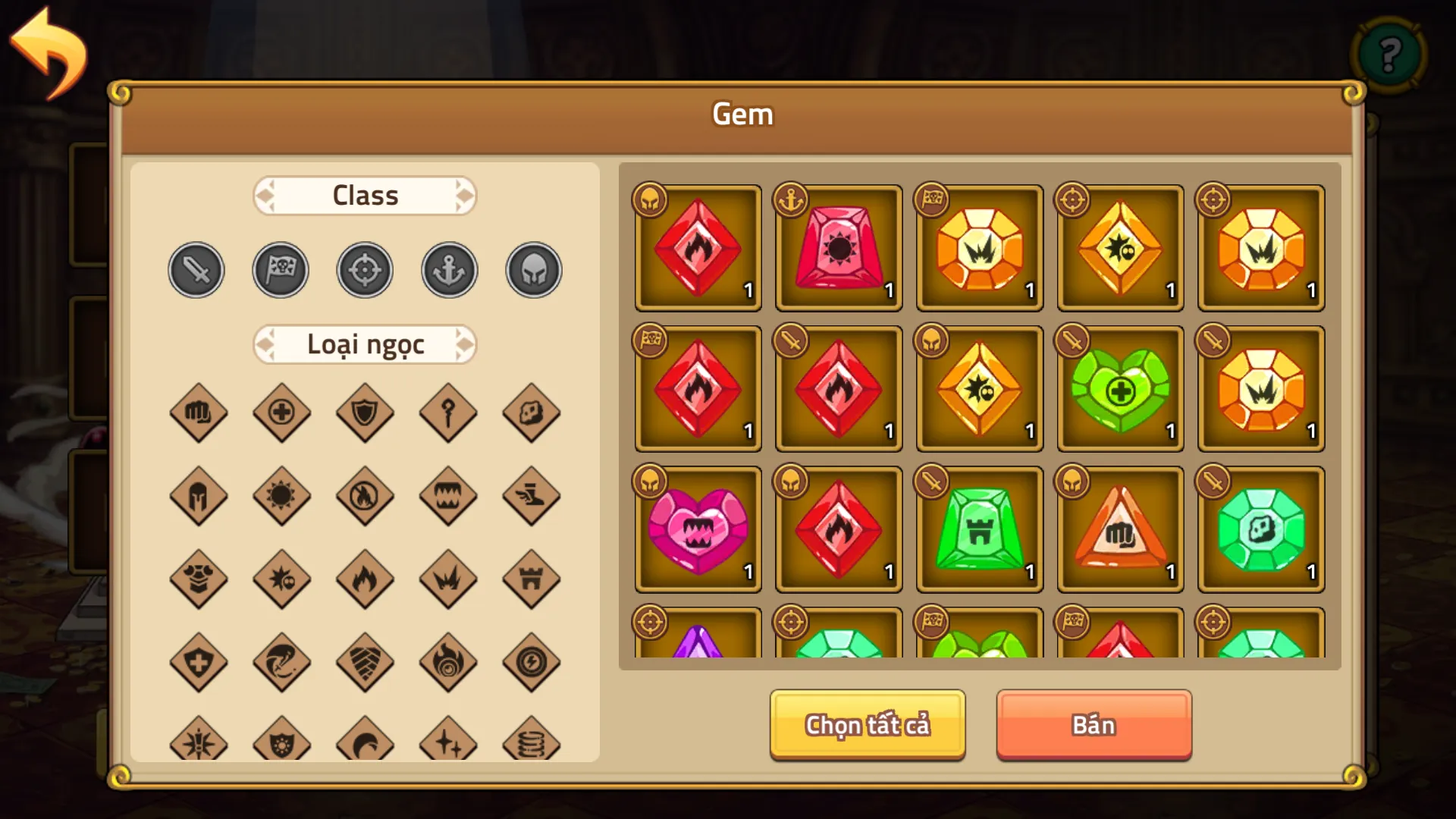The width and height of the screenshot is (1456, 819).
Task: Expand the Loại ngọc filter dropdown
Action: pyautogui.click(x=364, y=344)
